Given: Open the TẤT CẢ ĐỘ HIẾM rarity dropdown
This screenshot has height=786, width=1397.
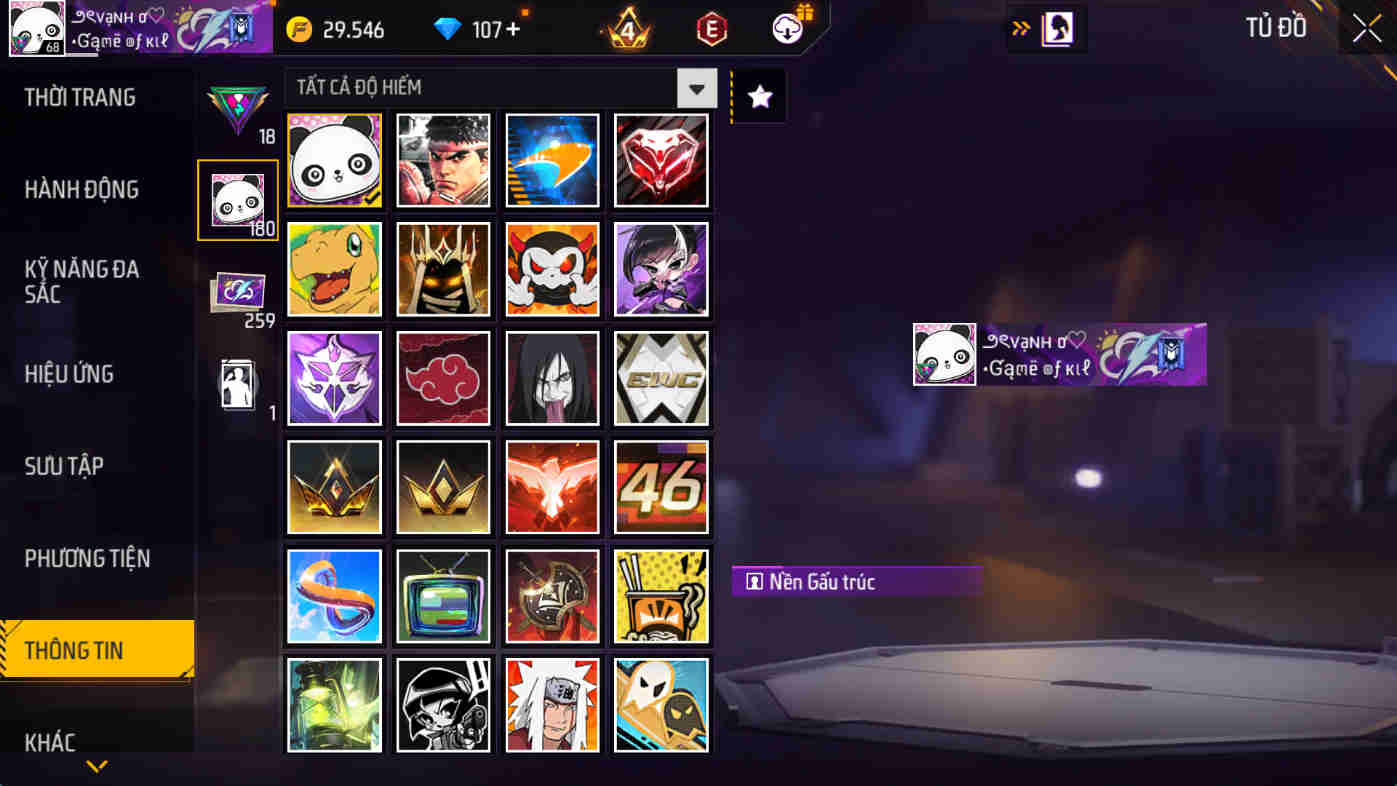Looking at the screenshot, I should click(490, 88).
